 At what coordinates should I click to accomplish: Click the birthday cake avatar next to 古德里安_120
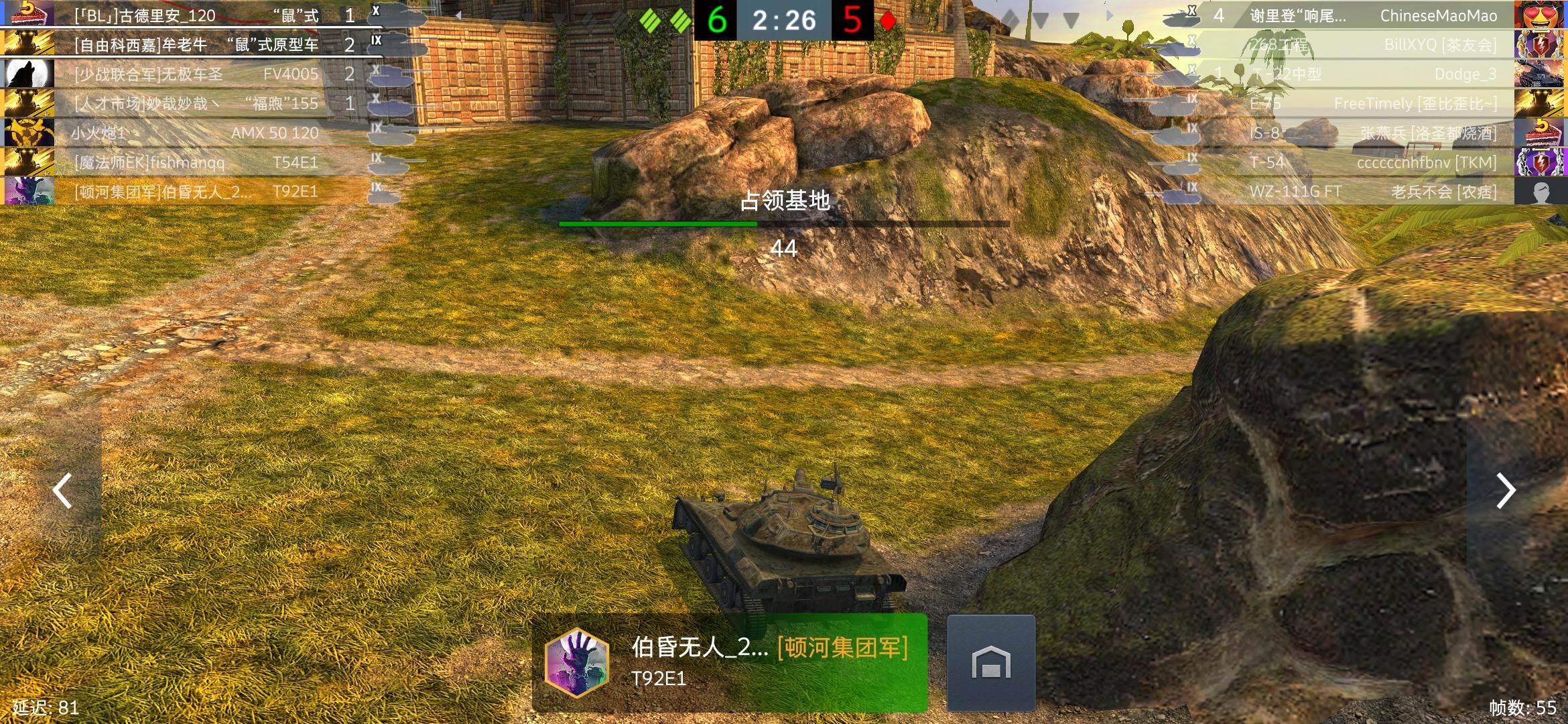(x=29, y=15)
